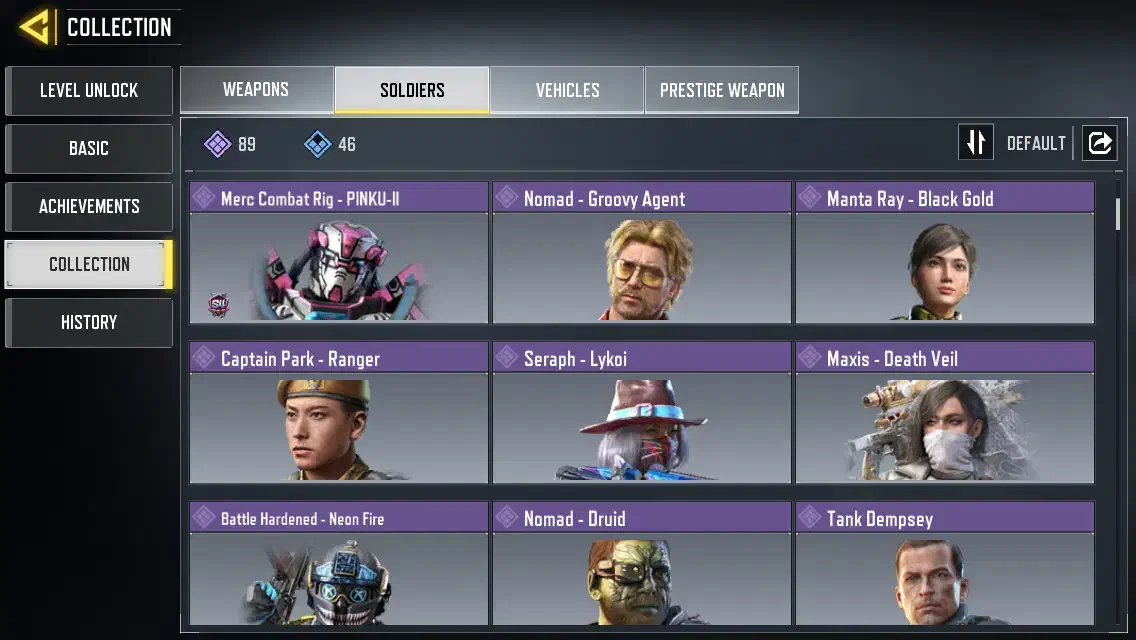
Task: Select the Nomad Druid soldier card
Action: point(642,565)
